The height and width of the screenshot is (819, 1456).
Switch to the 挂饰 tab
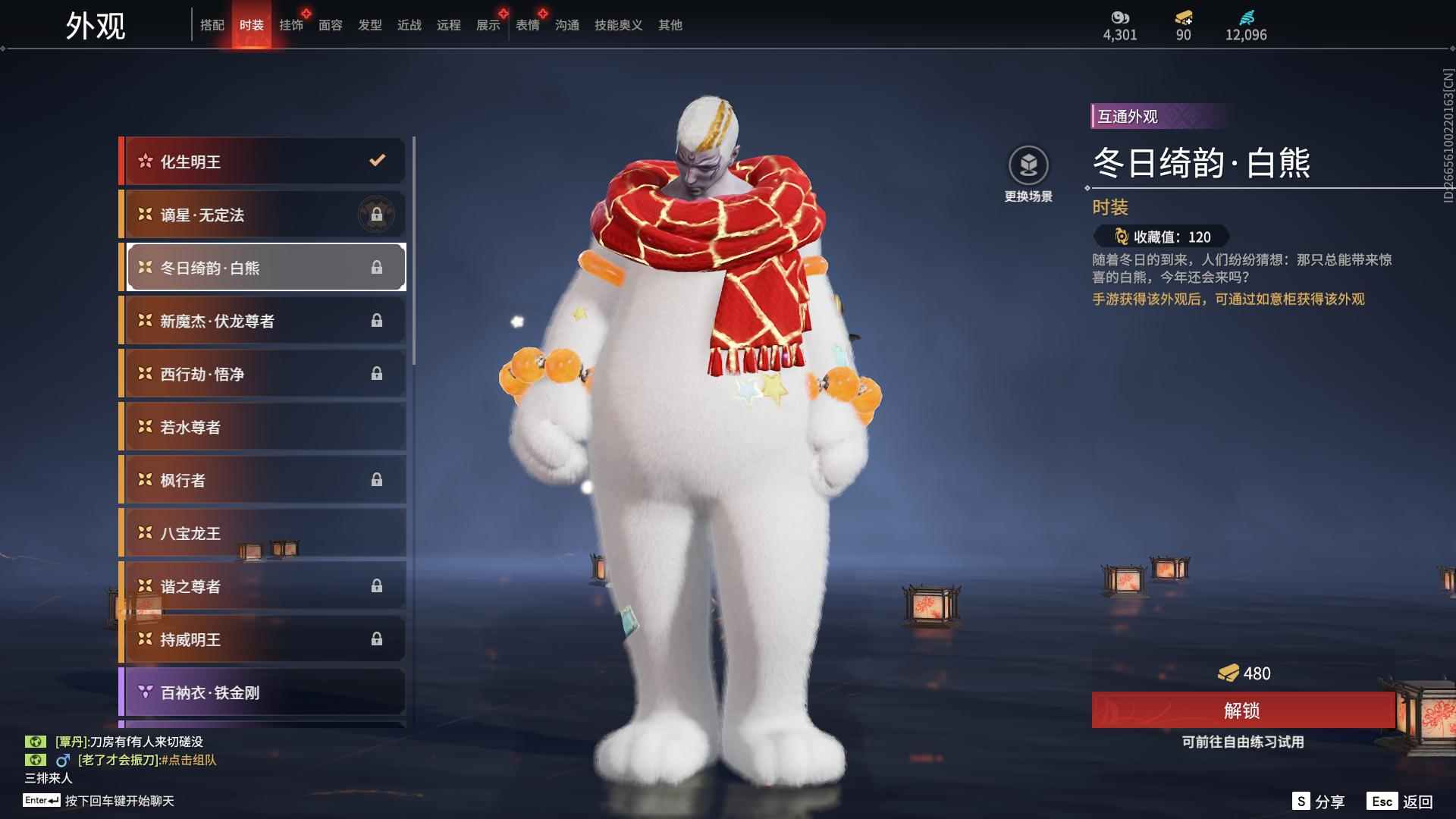tap(292, 25)
